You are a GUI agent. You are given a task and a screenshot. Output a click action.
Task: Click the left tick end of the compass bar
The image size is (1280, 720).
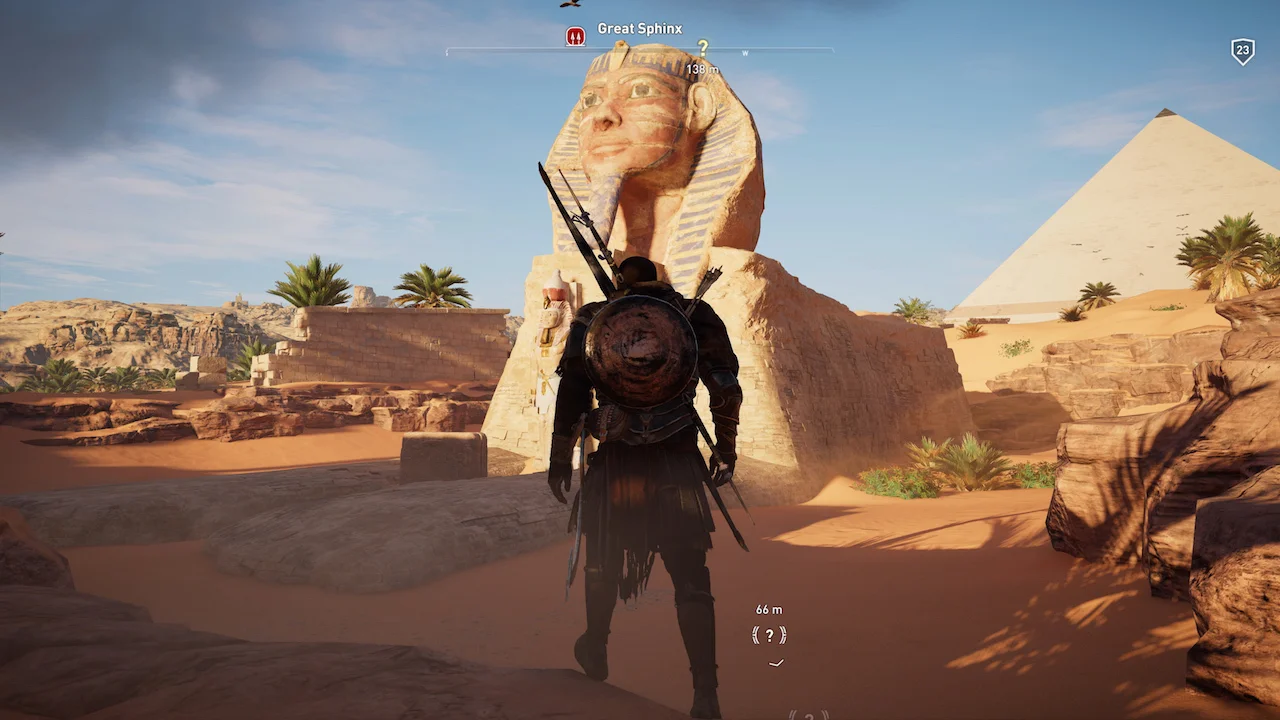(447, 50)
